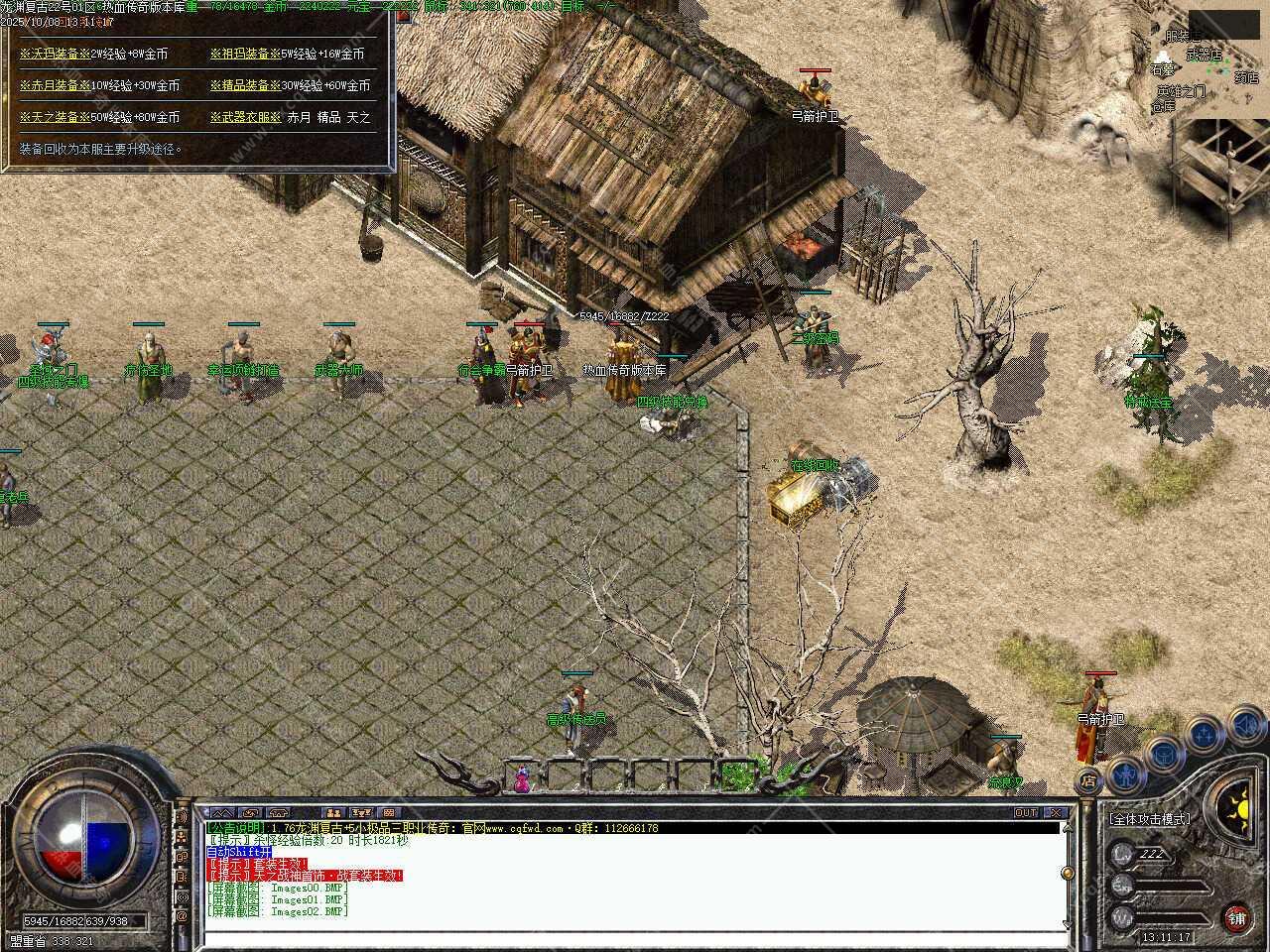Select the 沃玛装备 recycle link
The image size is (1270, 952).
(55, 54)
